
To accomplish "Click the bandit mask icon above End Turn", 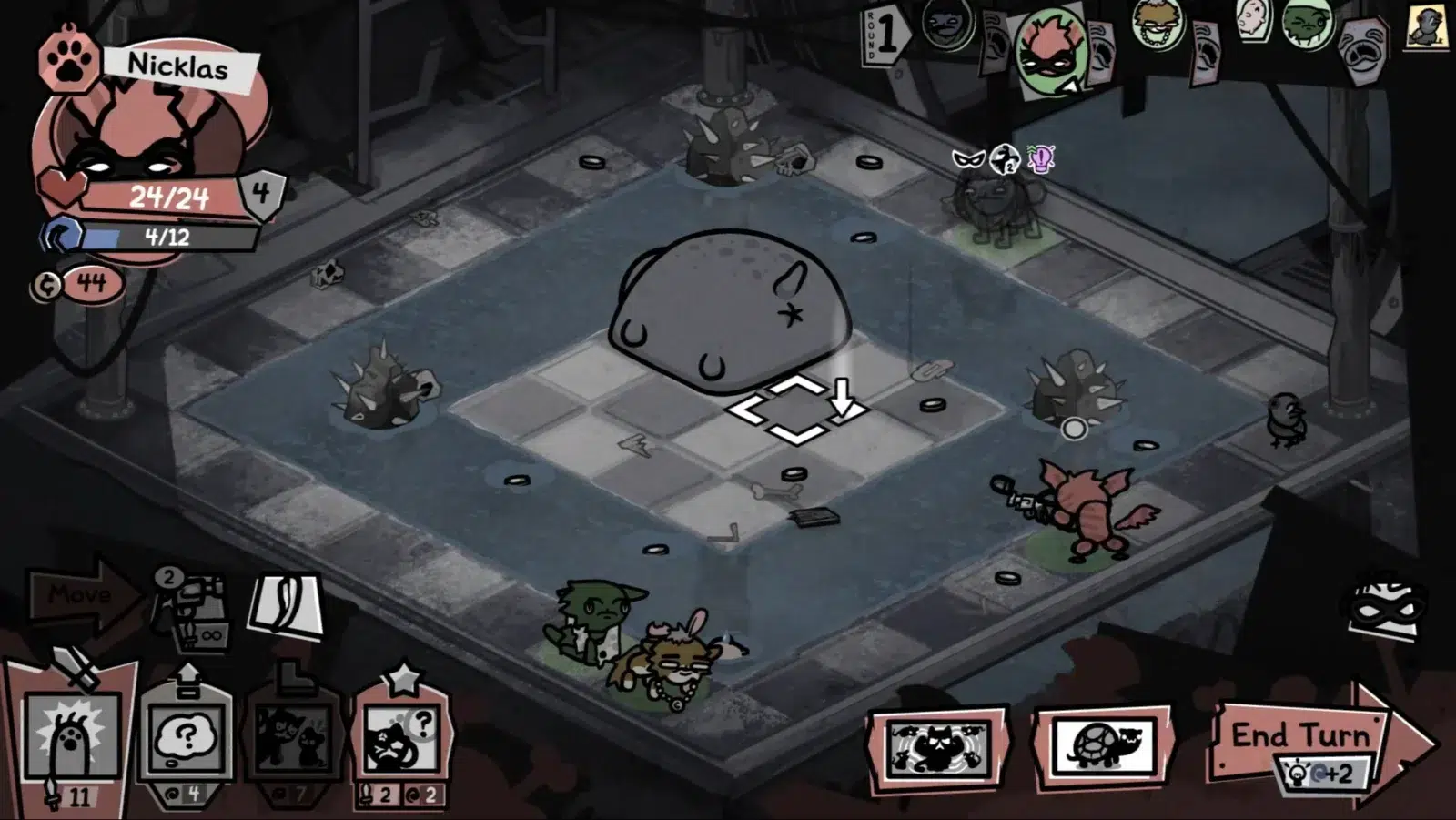I will point(1385,605).
